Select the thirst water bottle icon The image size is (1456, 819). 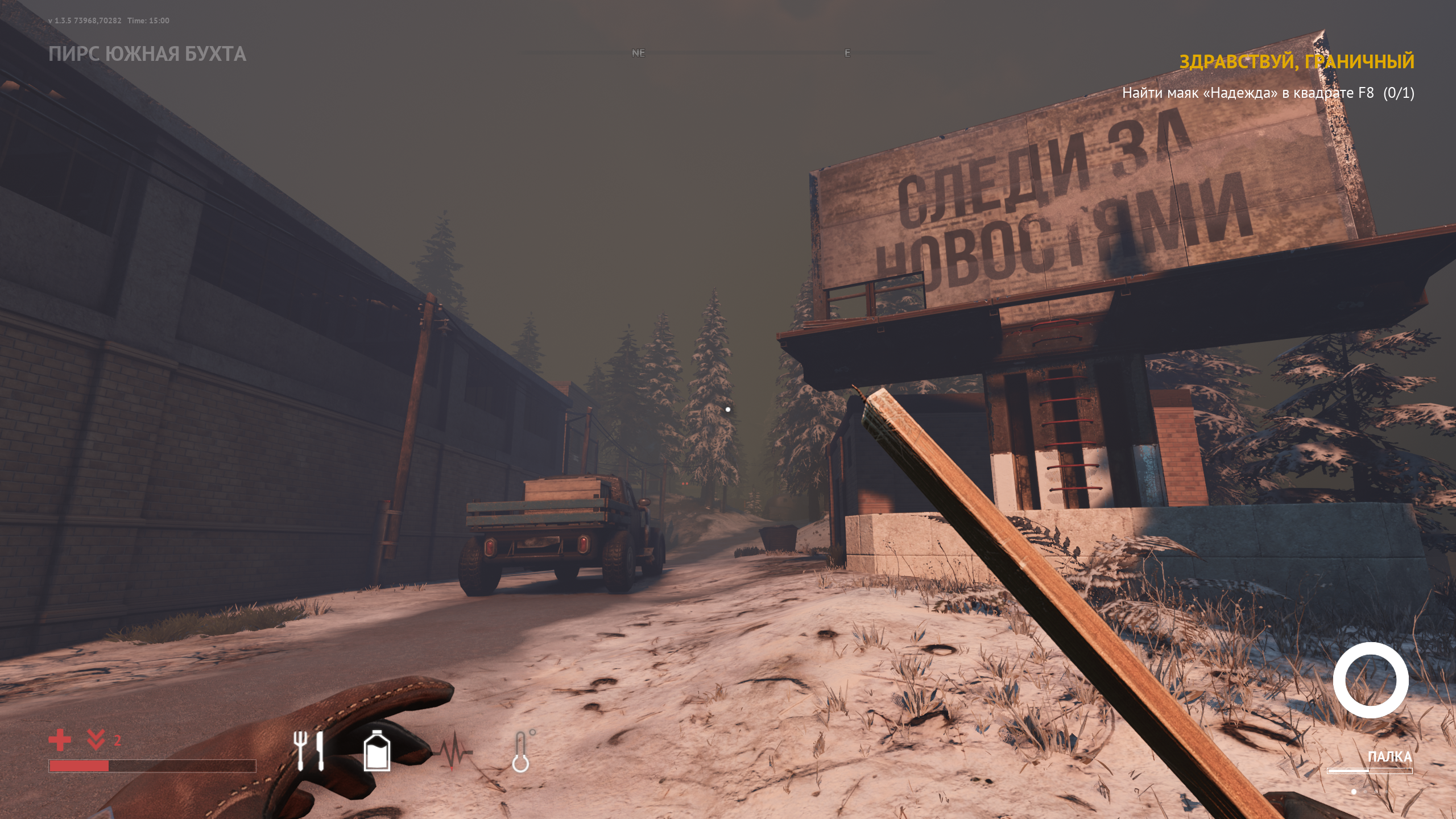(377, 750)
